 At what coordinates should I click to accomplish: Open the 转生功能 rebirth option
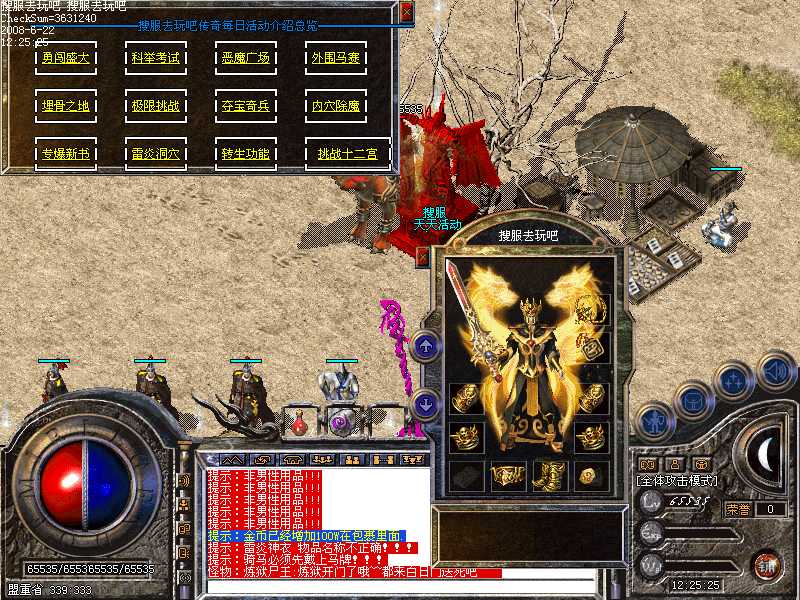pos(246,154)
